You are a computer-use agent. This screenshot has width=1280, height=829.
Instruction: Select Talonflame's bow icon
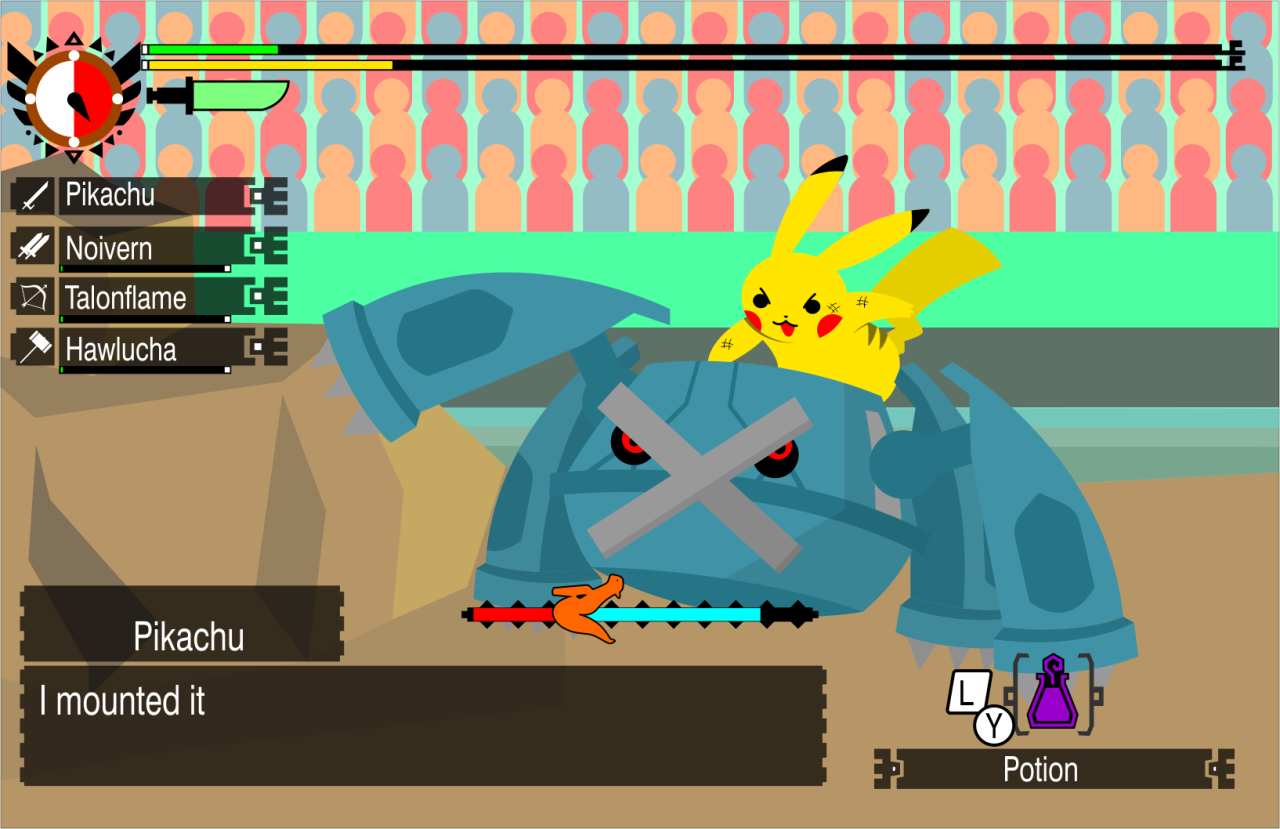point(33,297)
